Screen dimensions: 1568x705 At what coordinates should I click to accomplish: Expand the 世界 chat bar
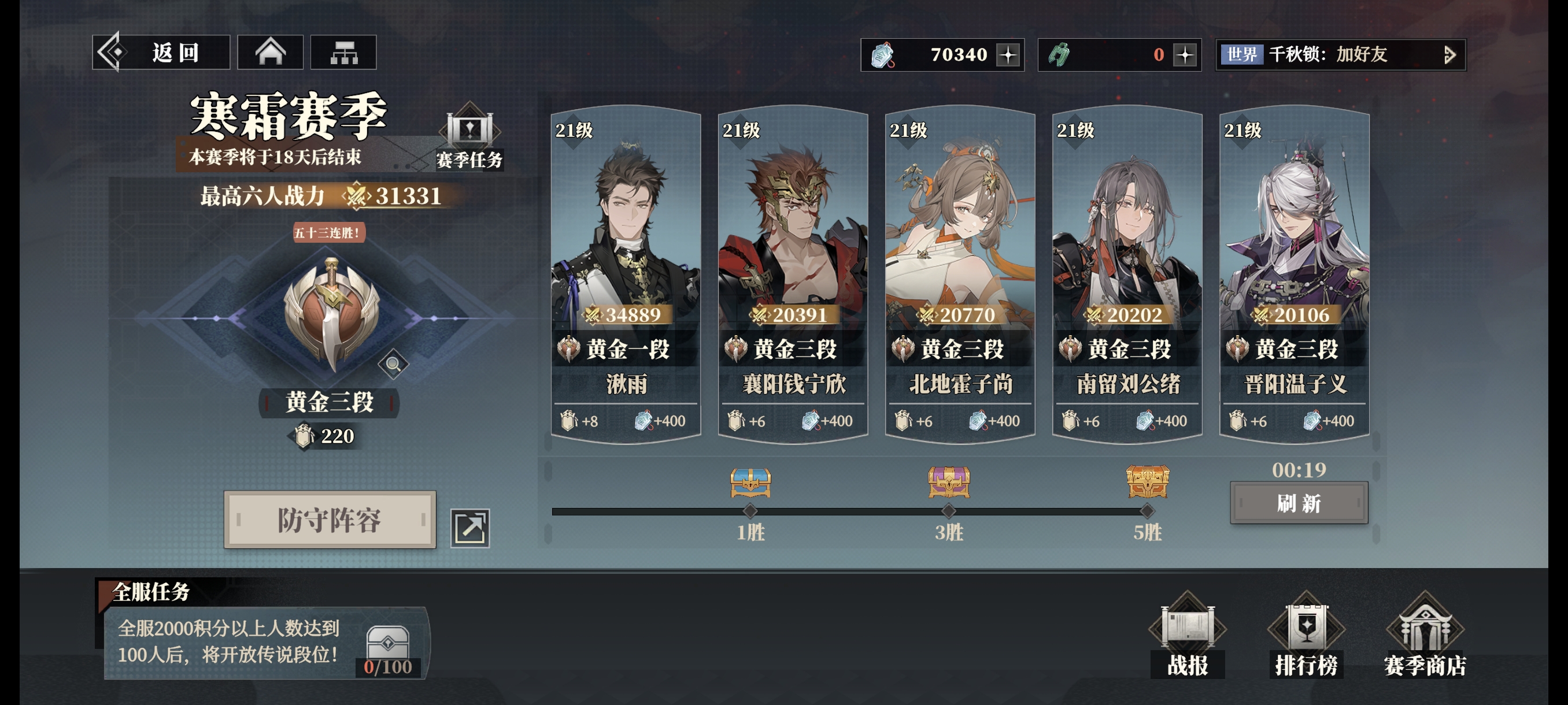click(1449, 55)
